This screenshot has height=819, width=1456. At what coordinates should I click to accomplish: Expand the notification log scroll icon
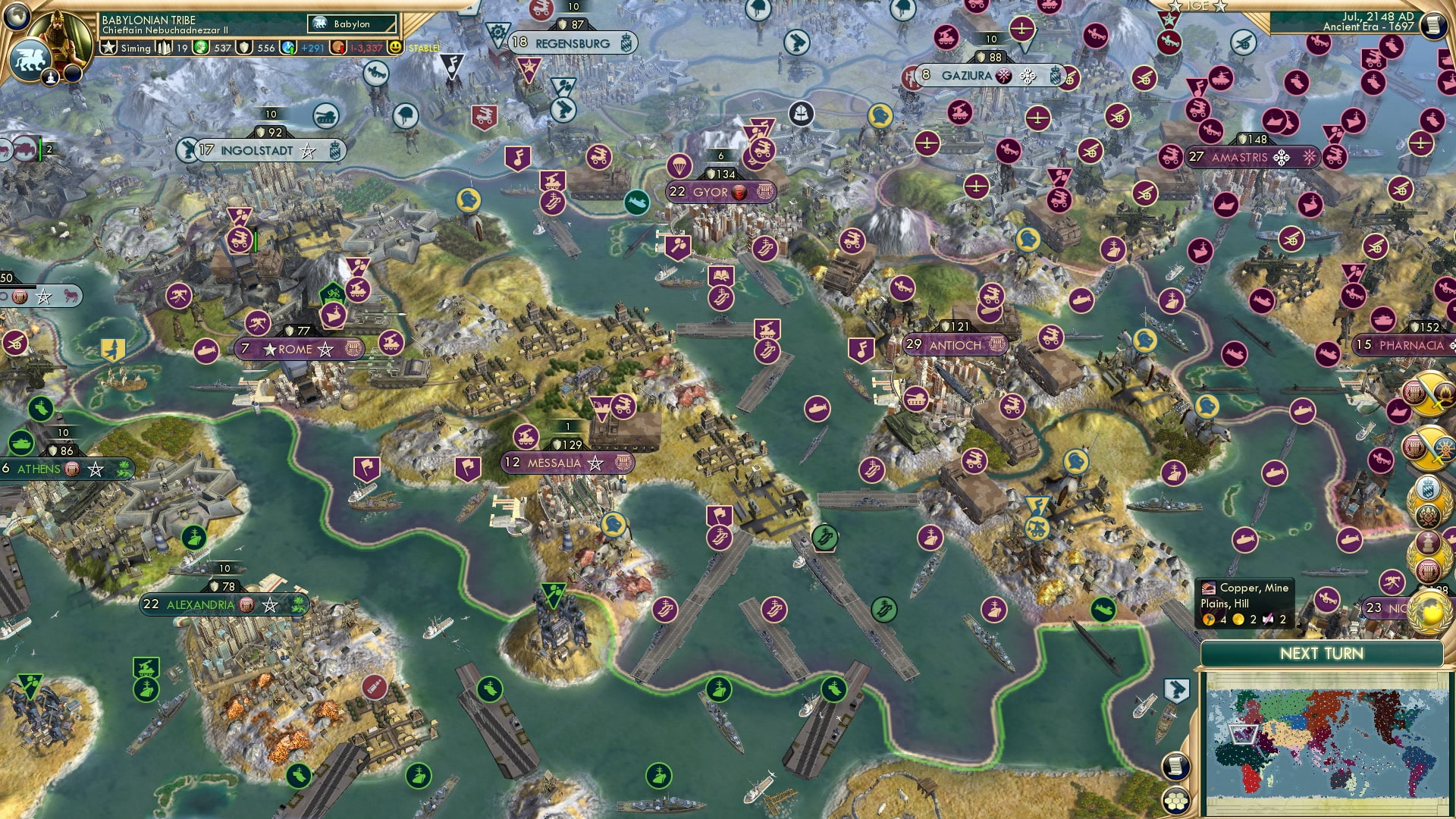click(1432, 24)
